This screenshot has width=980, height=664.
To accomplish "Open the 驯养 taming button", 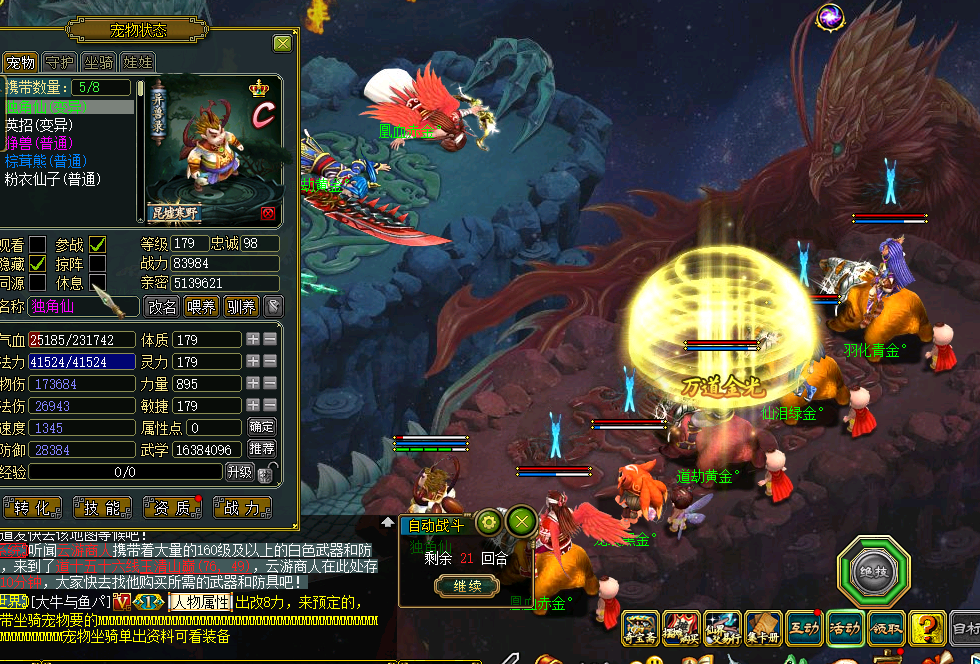I will click(x=241, y=307).
